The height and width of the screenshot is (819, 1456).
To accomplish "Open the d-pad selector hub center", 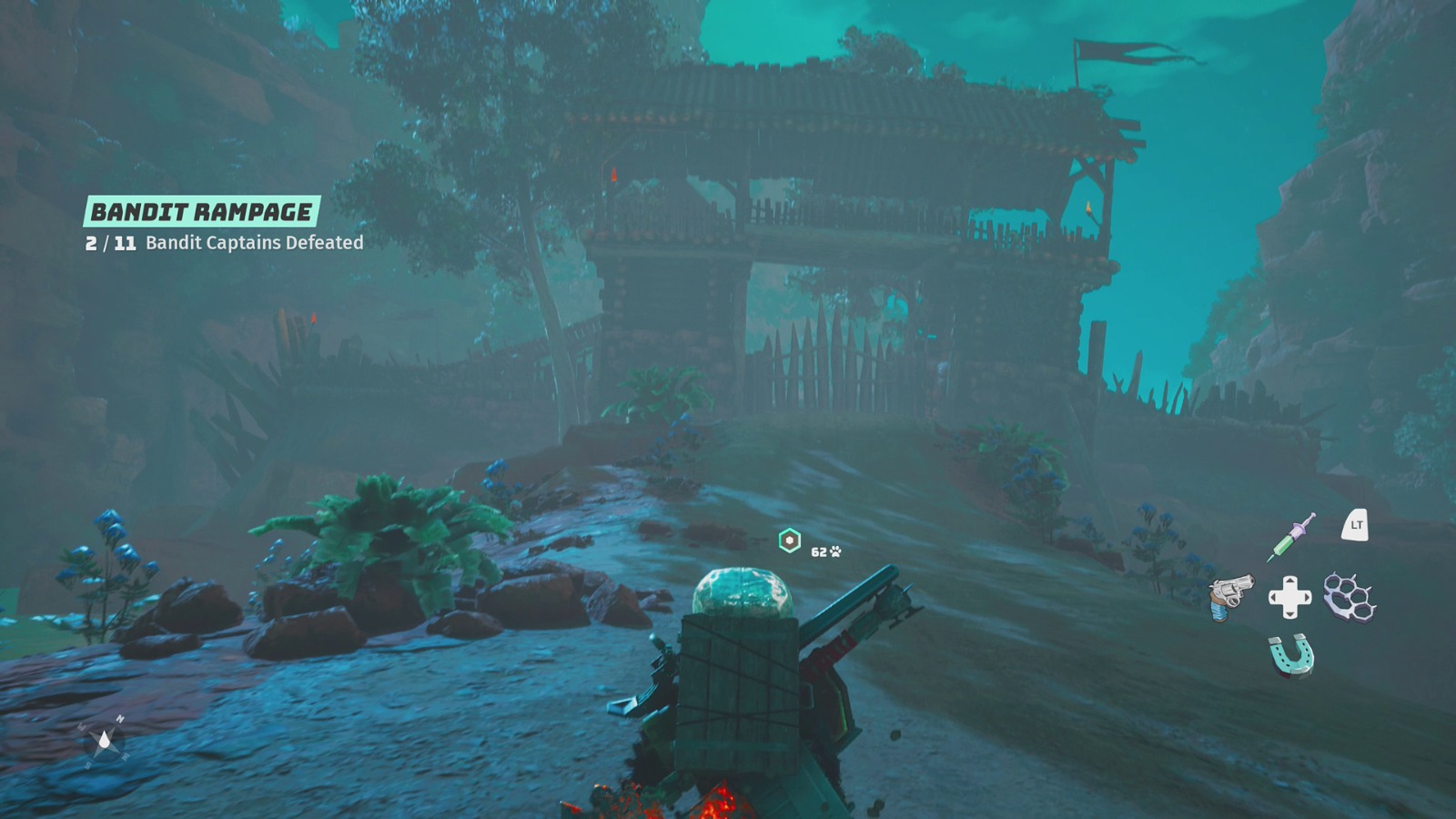I will click(x=1290, y=597).
